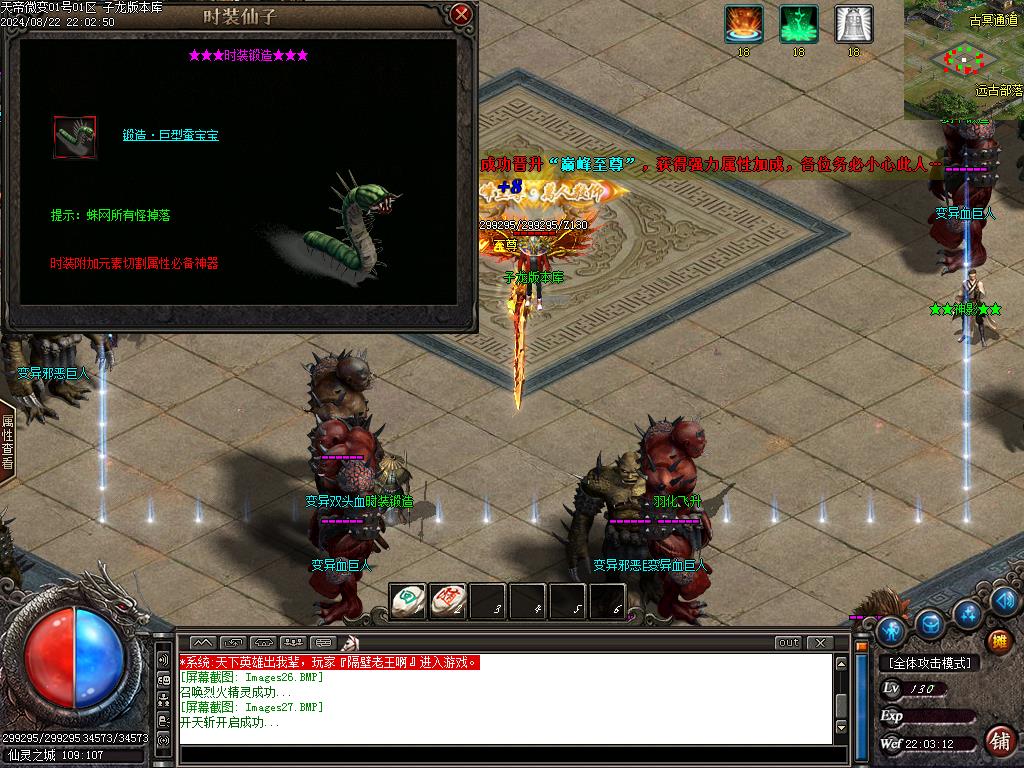Open the 铺 shop button
This screenshot has height=768, width=1024.
(998, 740)
